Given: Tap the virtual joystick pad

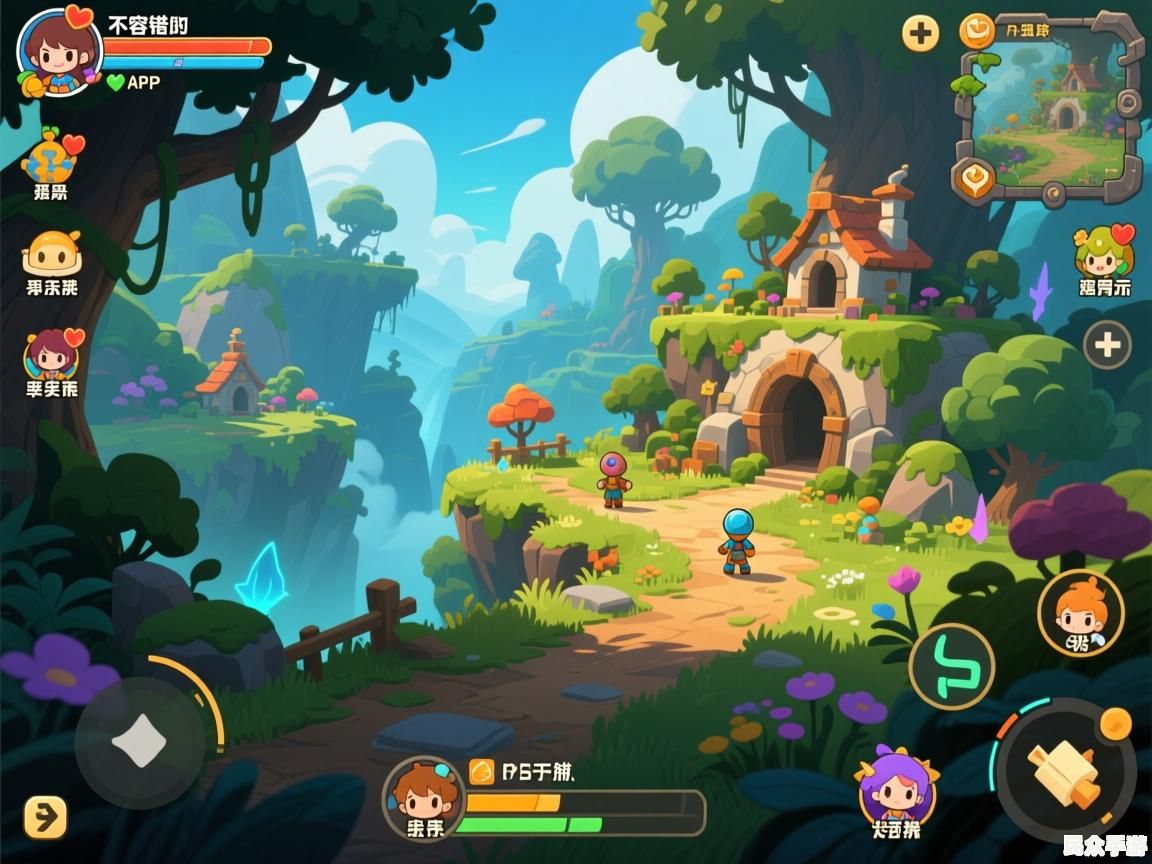Looking at the screenshot, I should pyautogui.click(x=140, y=742).
